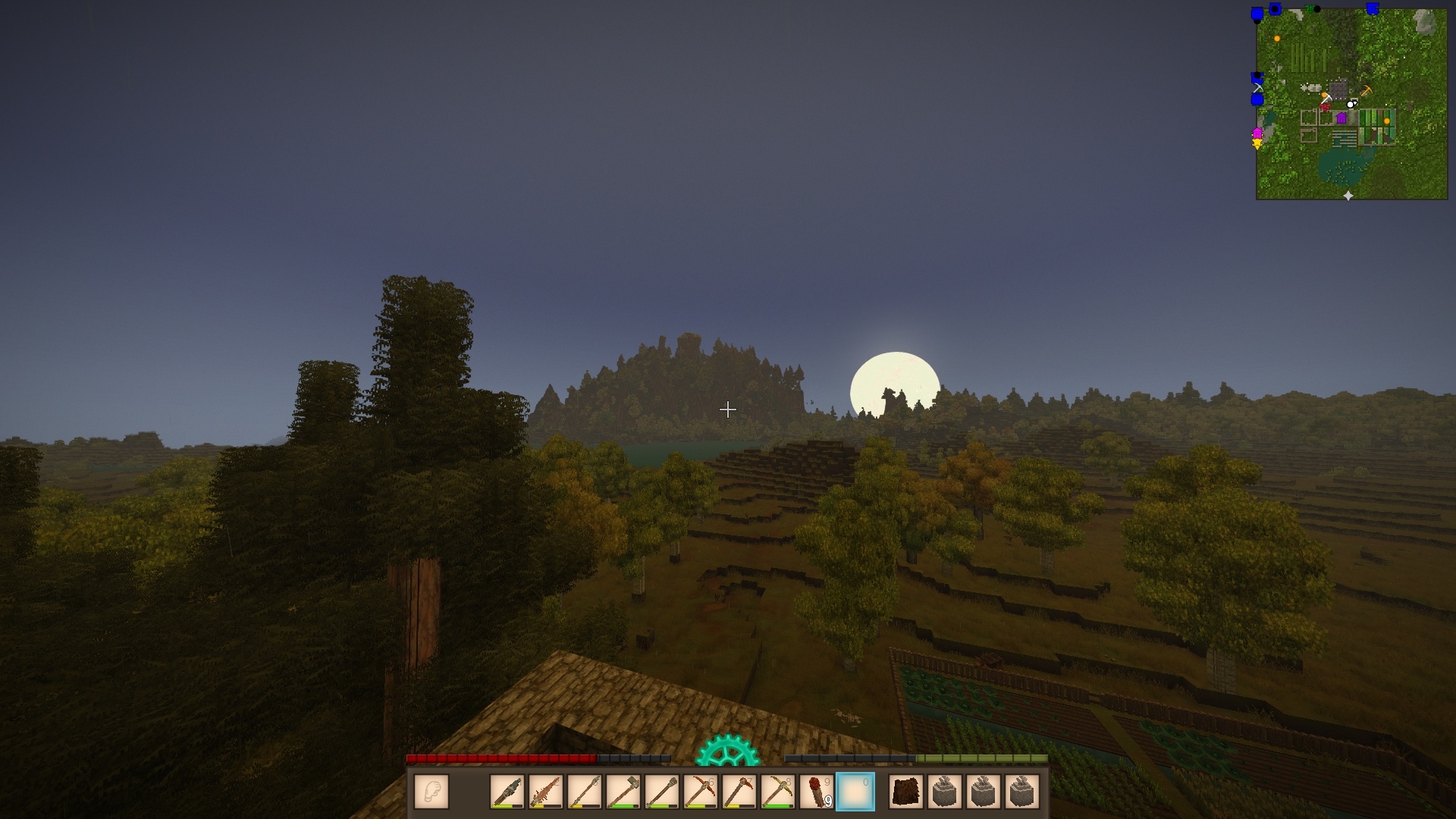1456x819 pixels.
Task: Select the spear in hotbar slot 3
Action: pyautogui.click(x=585, y=792)
